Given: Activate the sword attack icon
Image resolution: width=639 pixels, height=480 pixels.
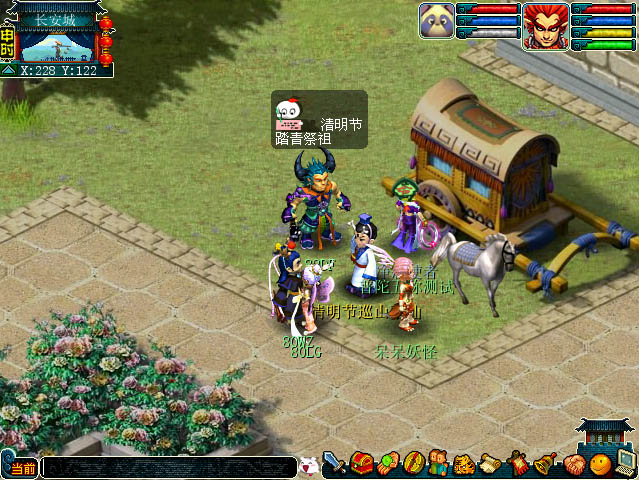Looking at the screenshot, I should (x=335, y=464).
